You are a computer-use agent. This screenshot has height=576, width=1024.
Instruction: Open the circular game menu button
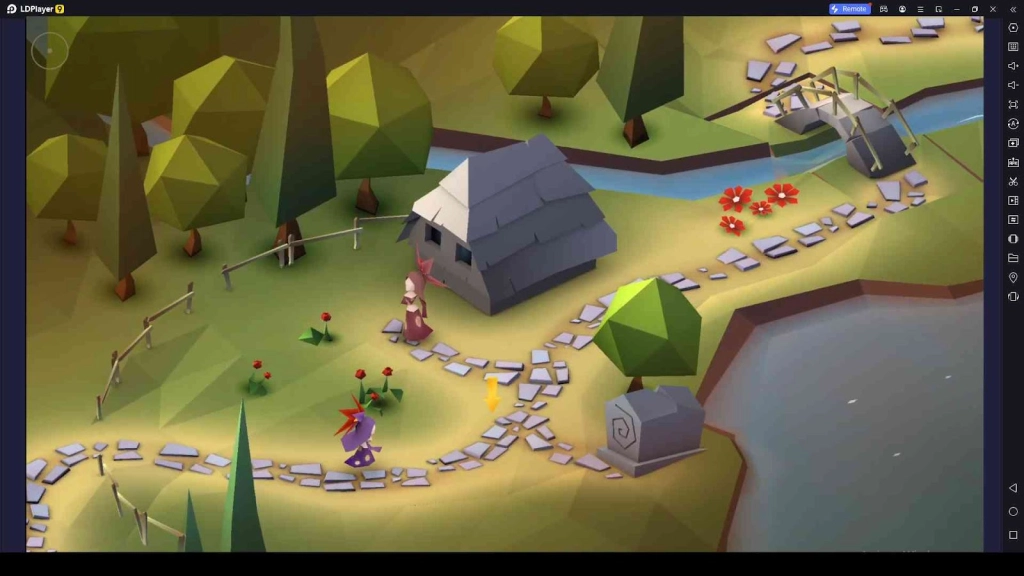coord(49,50)
